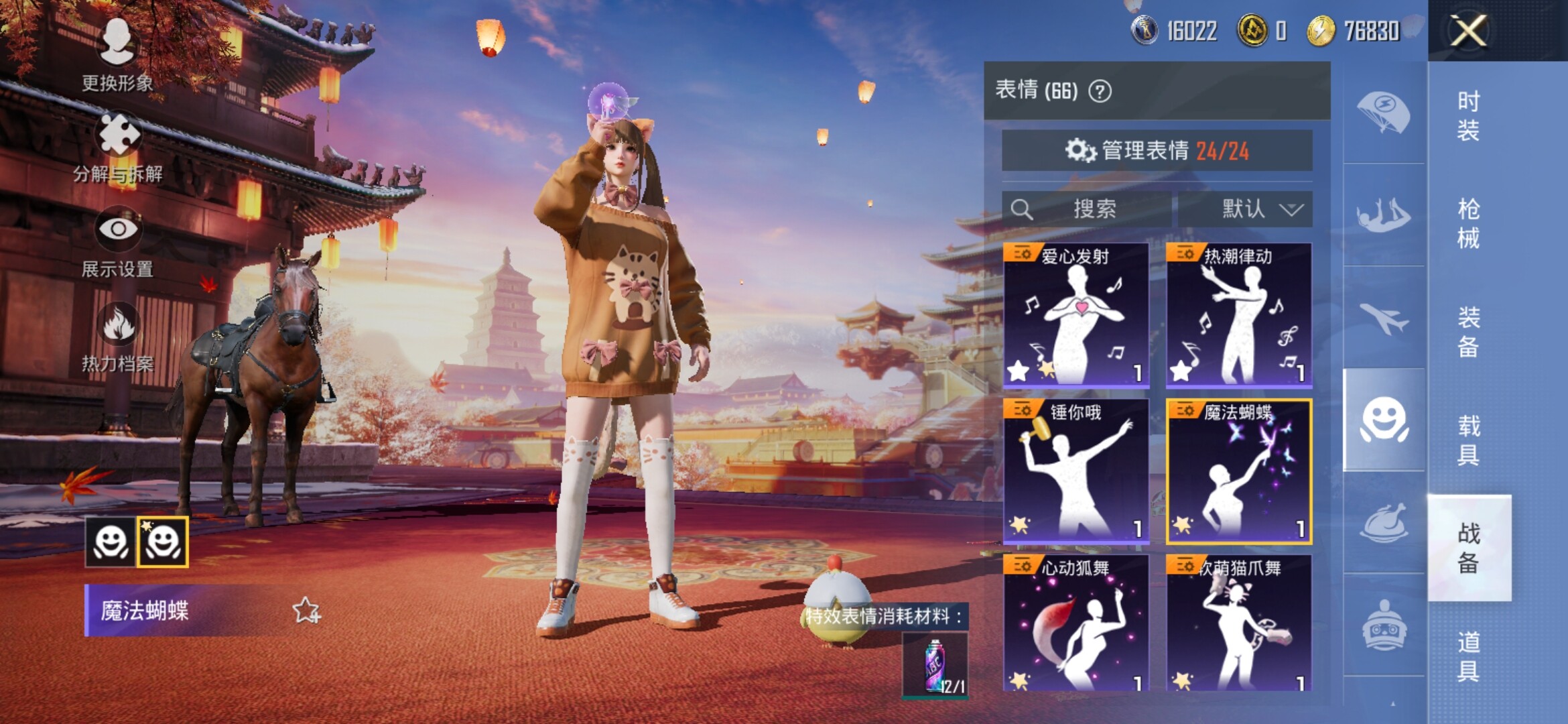Select the 爱心发射 emote
The width and height of the screenshot is (1568, 724).
(1076, 316)
